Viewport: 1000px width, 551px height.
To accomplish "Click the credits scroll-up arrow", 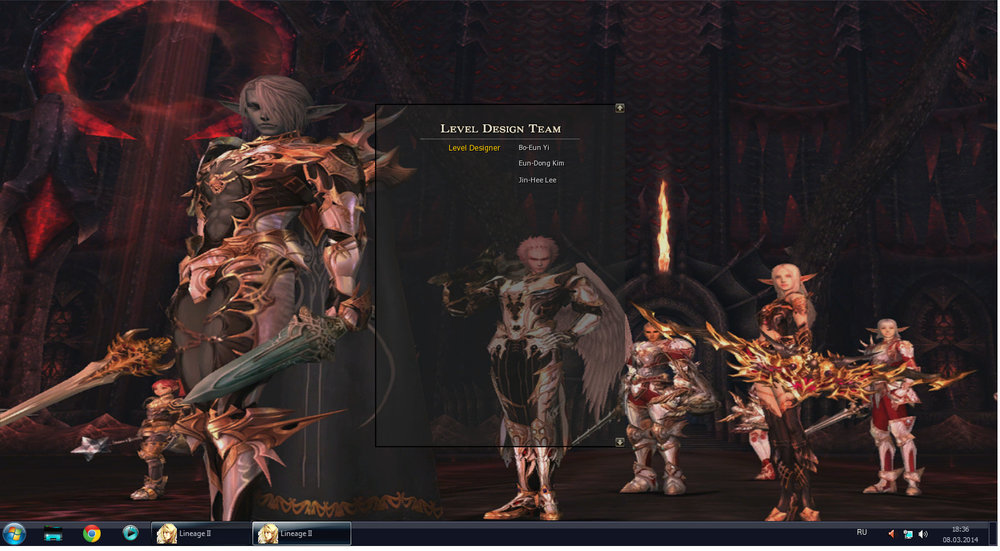I will [x=620, y=108].
